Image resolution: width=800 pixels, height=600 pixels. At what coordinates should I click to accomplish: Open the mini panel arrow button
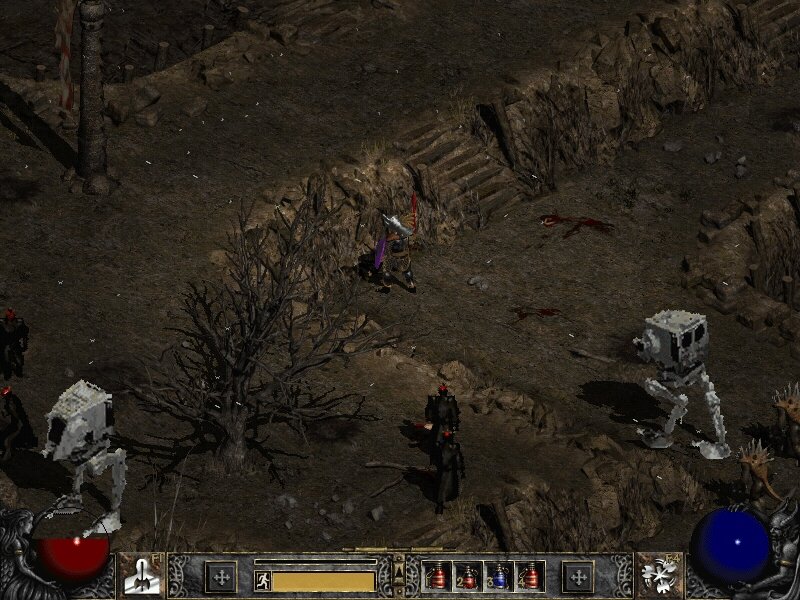[399, 570]
